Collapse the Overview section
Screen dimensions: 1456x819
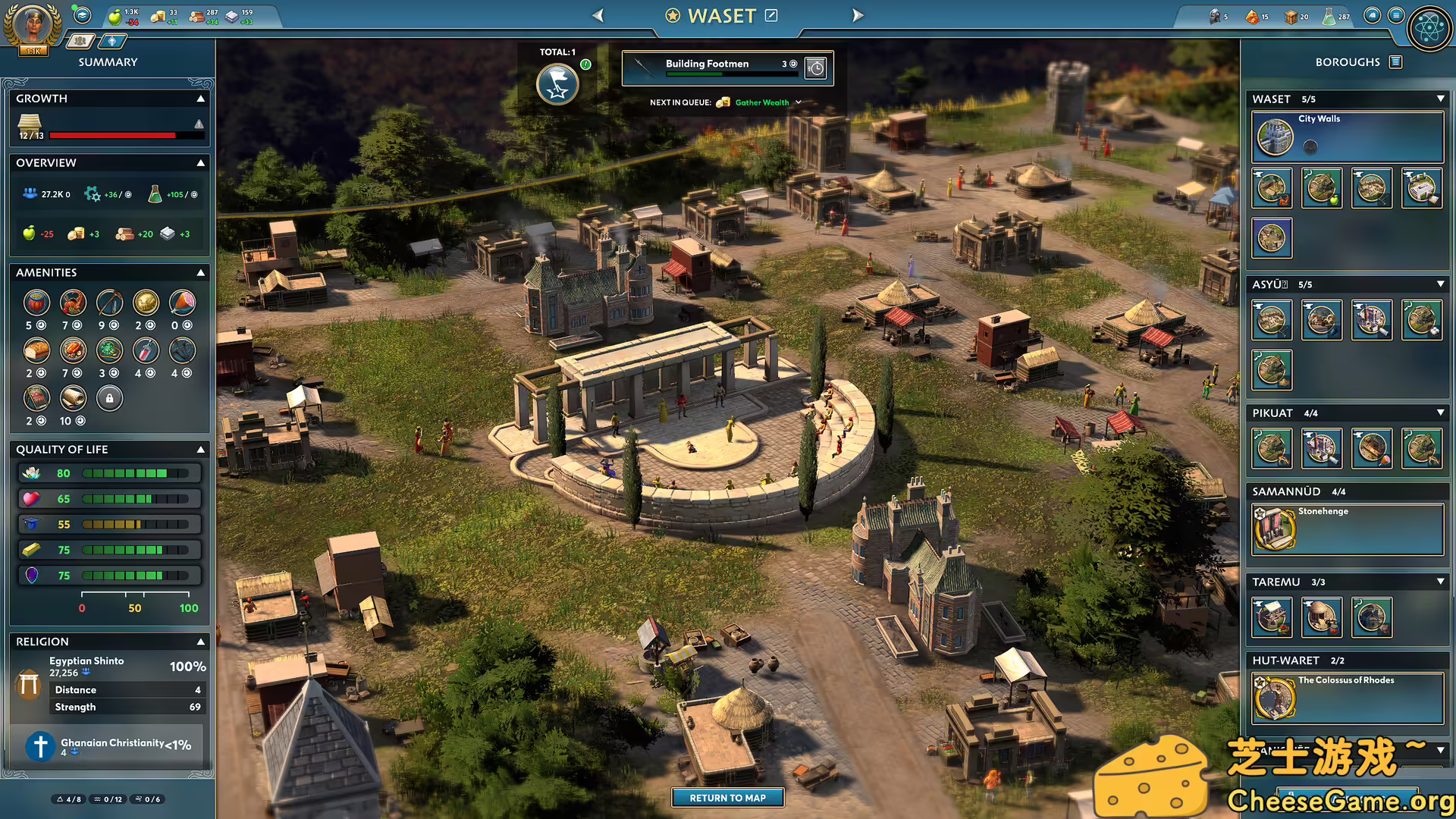[201, 163]
